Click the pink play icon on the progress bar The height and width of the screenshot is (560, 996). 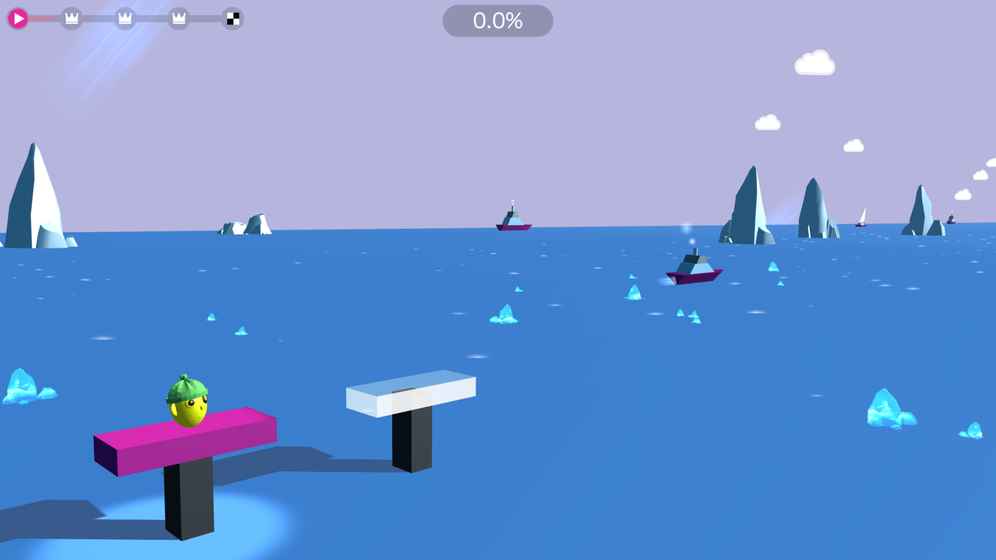point(18,18)
